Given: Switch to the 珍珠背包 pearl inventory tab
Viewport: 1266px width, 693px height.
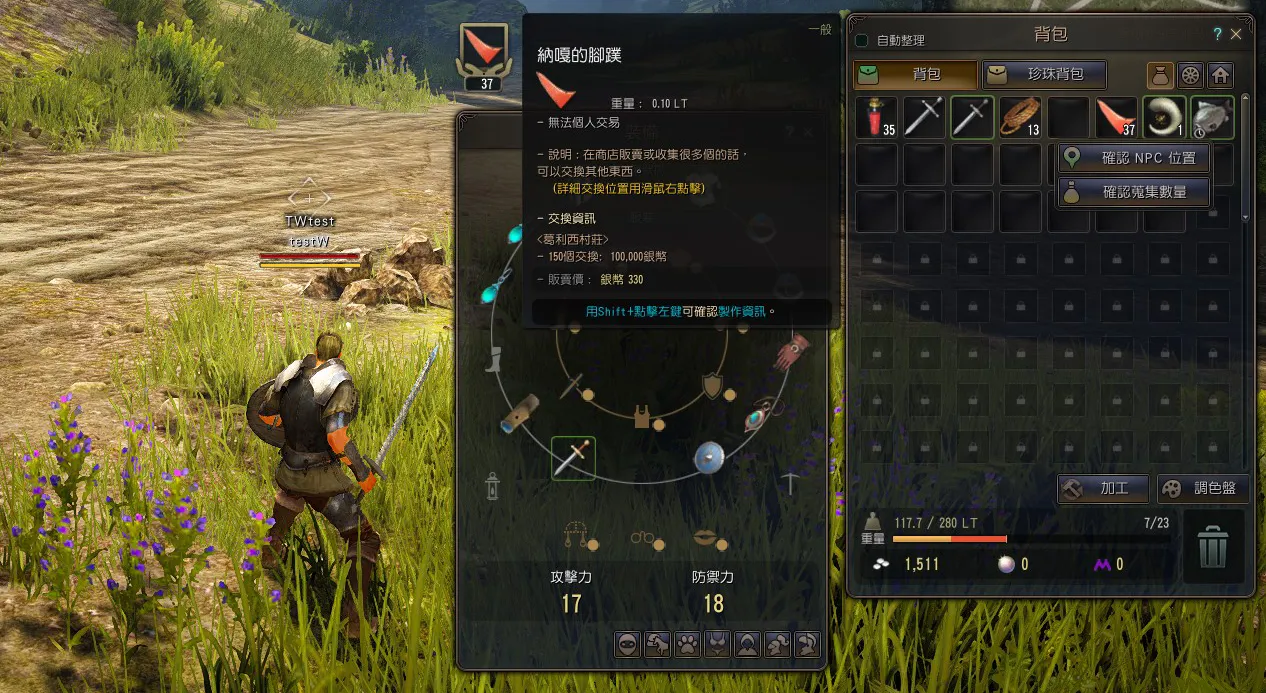Looking at the screenshot, I should pyautogui.click(x=1045, y=74).
